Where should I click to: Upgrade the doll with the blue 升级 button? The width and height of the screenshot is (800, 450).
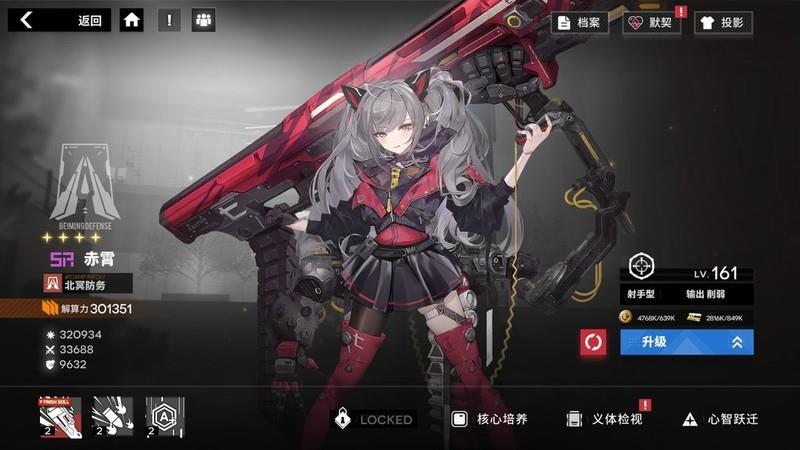686,342
